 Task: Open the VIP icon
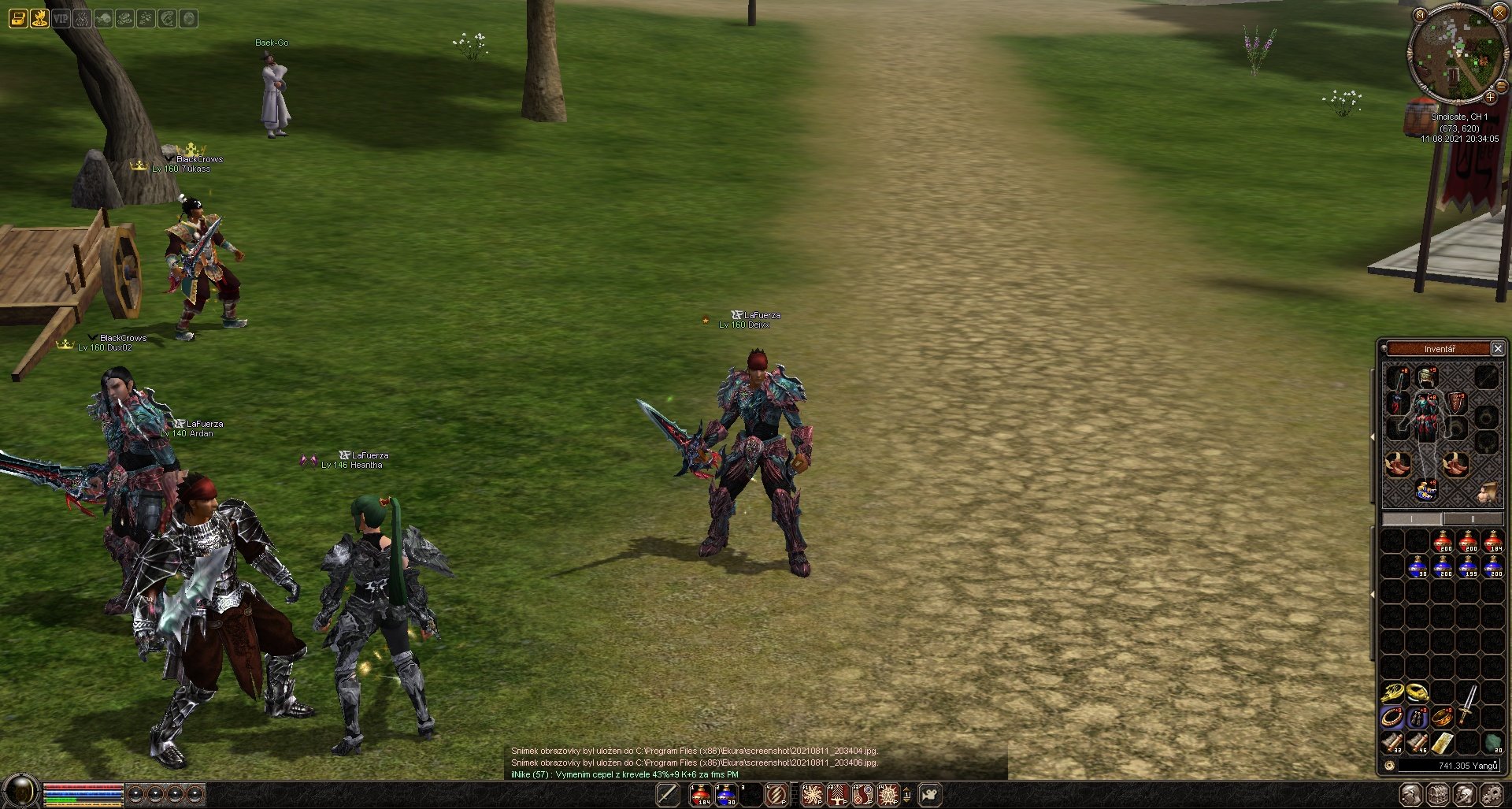coord(61,17)
